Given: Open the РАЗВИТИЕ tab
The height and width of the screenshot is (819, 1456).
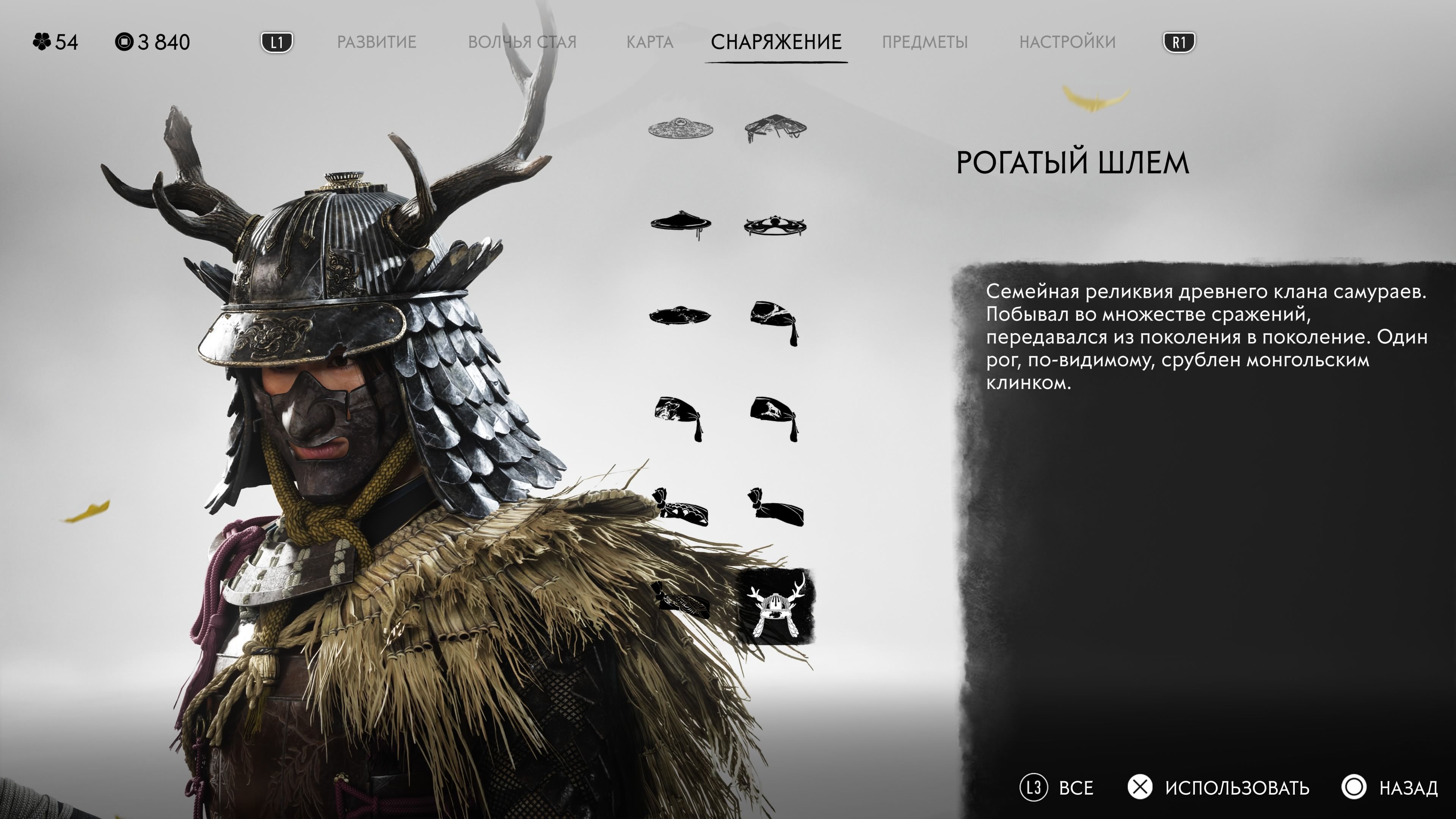Looking at the screenshot, I should pos(378,42).
